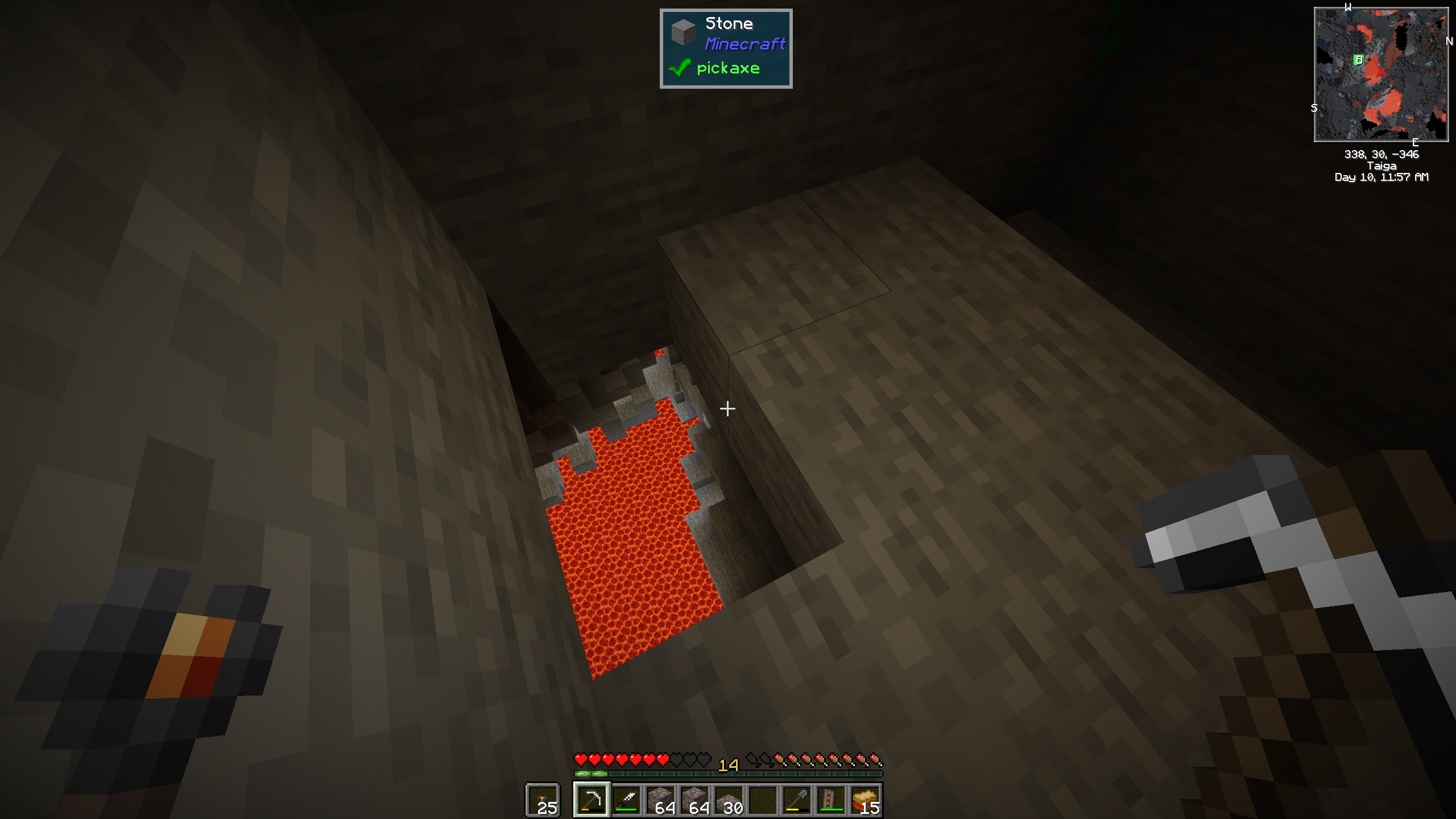Pick the bread stack of 15
The height and width of the screenshot is (819, 1456).
865,800
